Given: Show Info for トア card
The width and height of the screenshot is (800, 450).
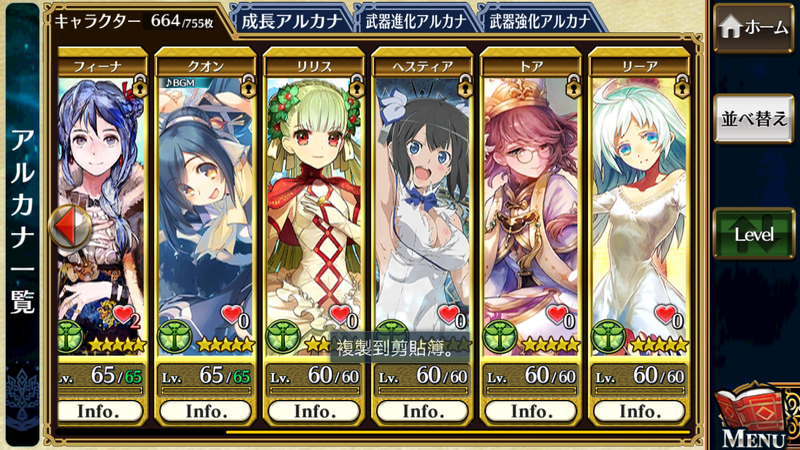Looking at the screenshot, I should (529, 410).
